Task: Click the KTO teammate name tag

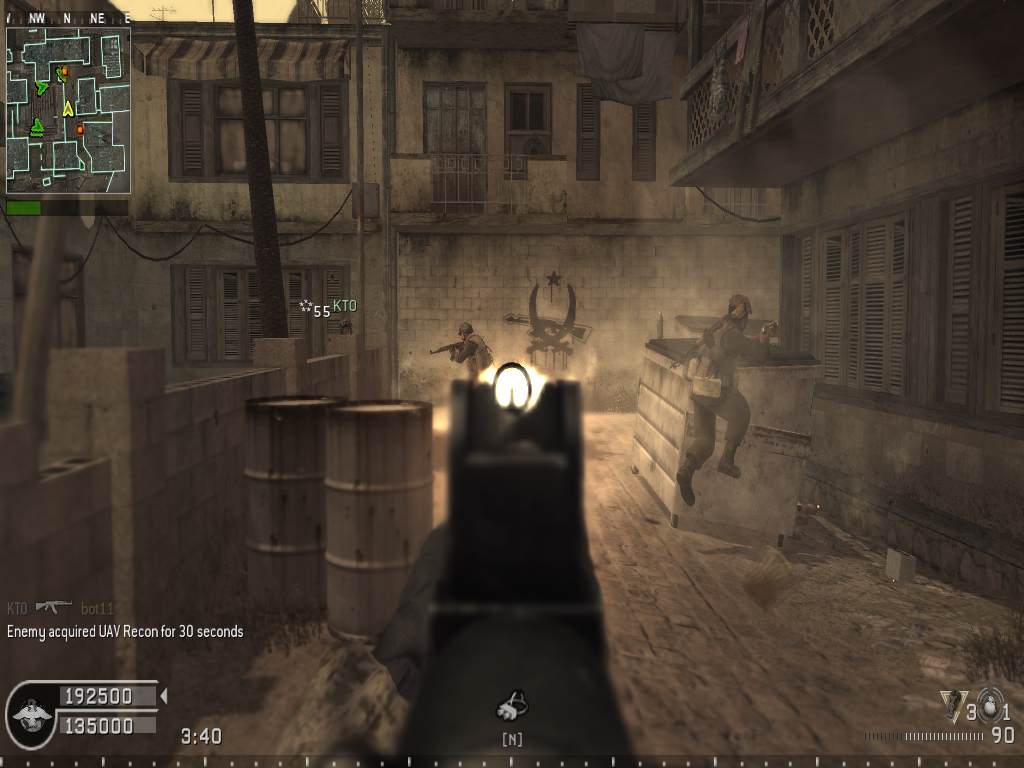Action: tap(344, 306)
